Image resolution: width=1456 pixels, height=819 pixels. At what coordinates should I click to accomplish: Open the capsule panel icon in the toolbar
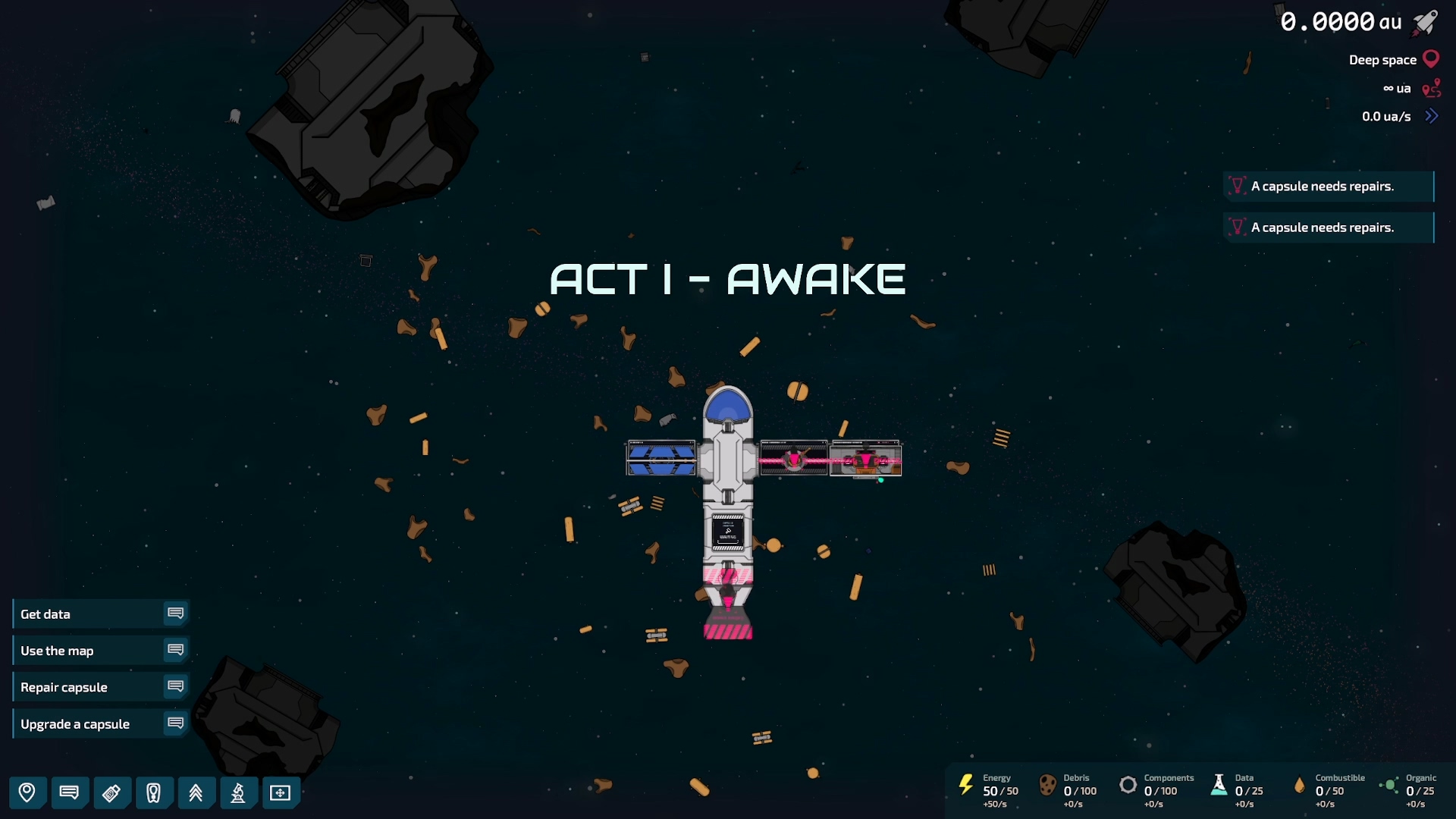(x=155, y=793)
